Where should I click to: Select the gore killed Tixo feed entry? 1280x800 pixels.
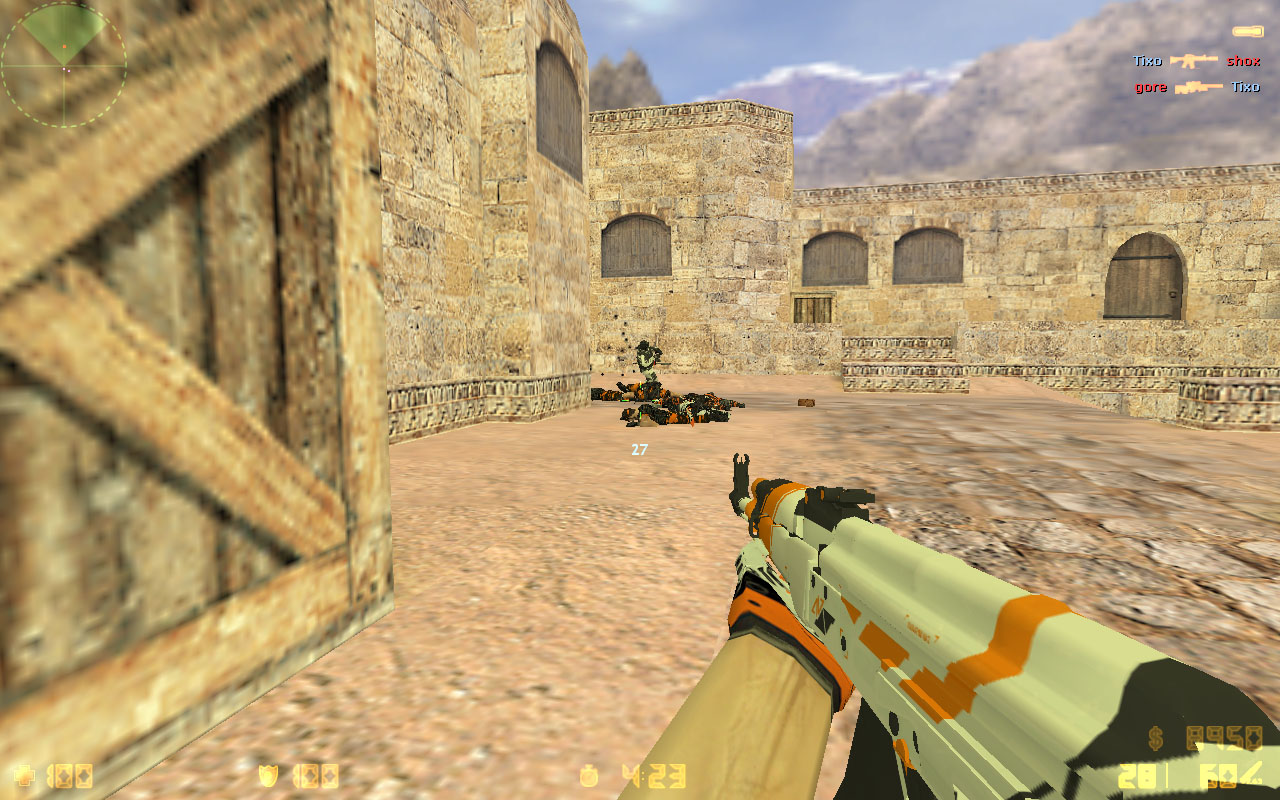[x=1196, y=87]
